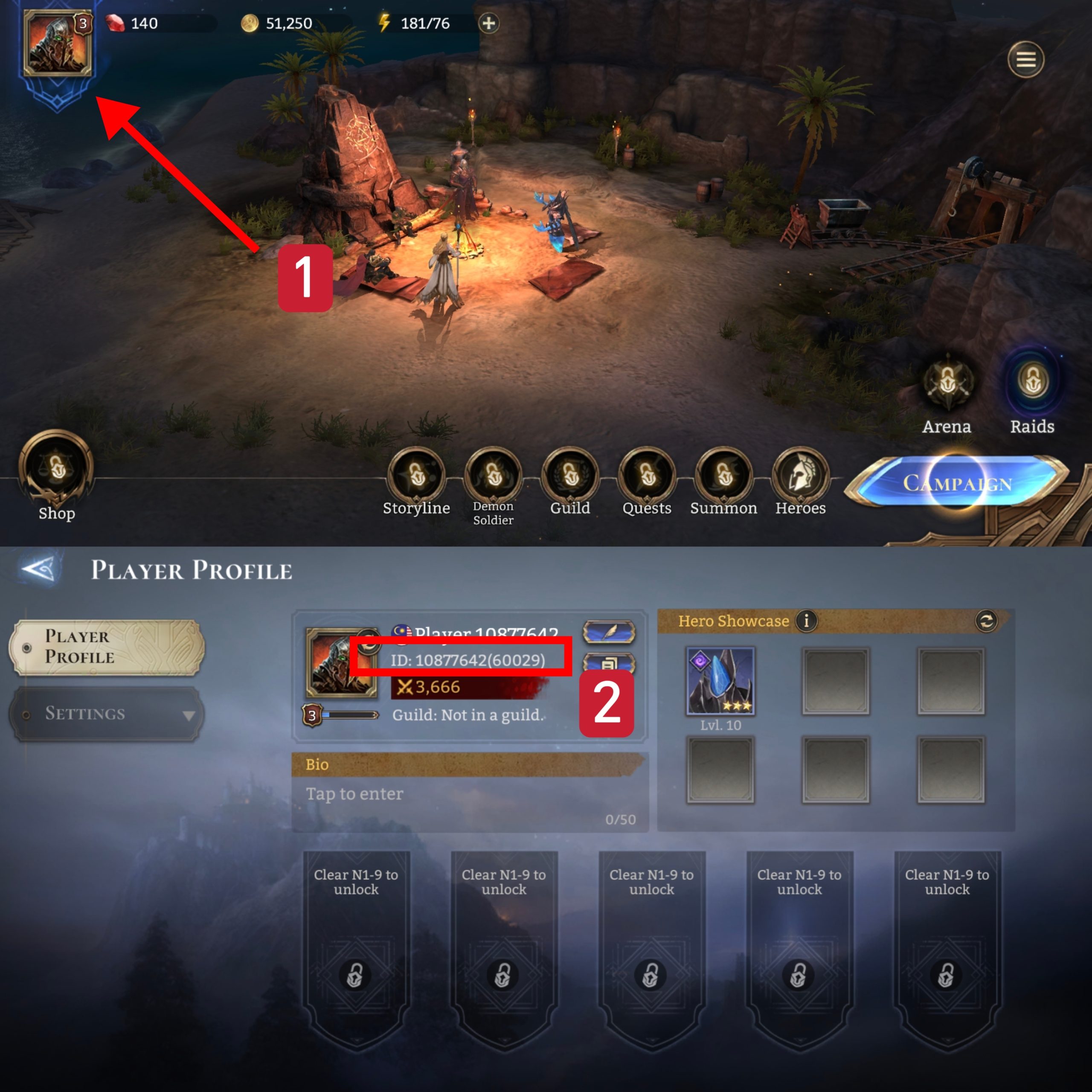This screenshot has height=1092, width=1092.
Task: Open the hamburger main menu
Action: click(1025, 59)
